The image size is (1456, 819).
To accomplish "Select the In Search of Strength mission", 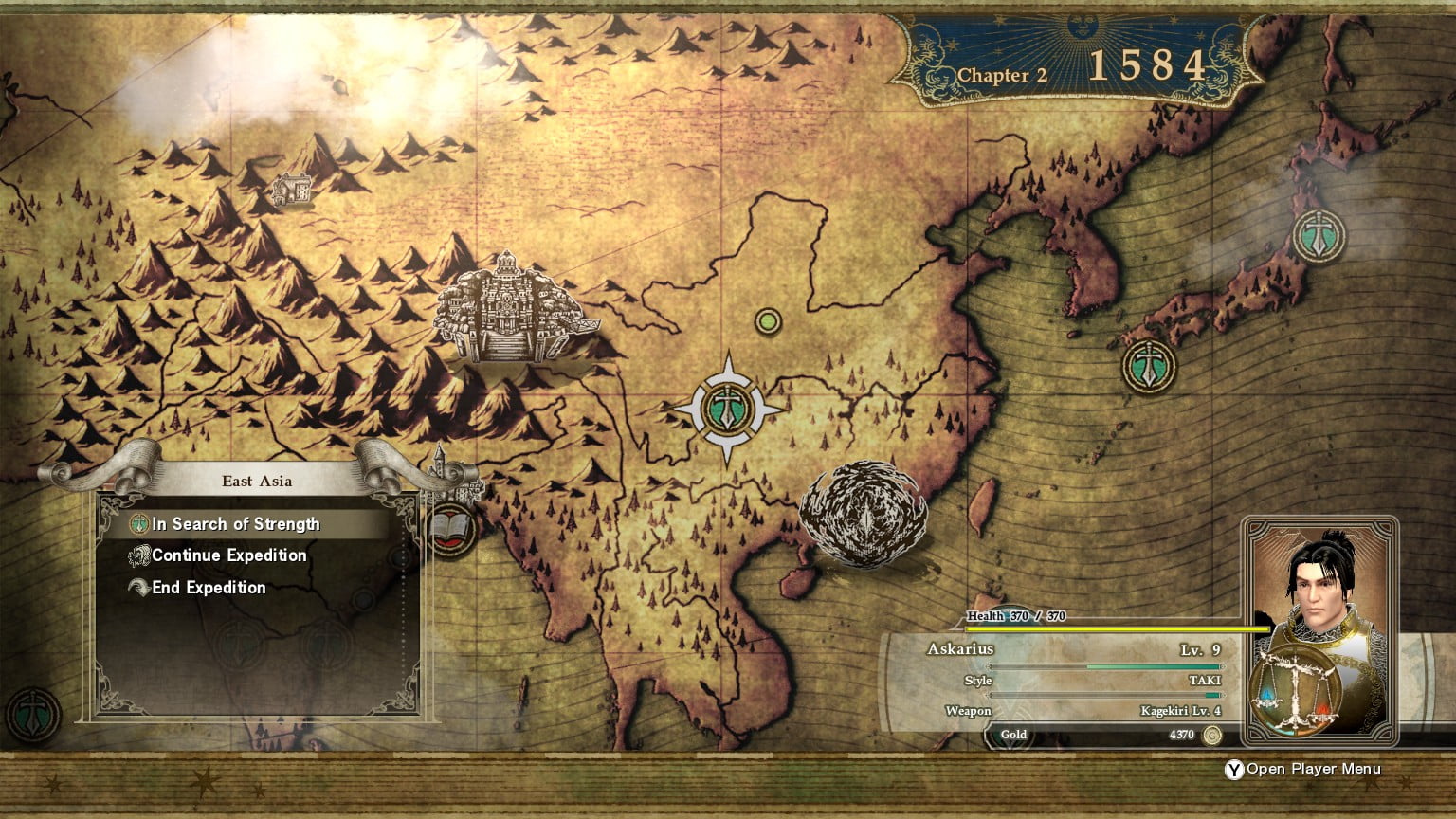I will pyautogui.click(x=235, y=524).
